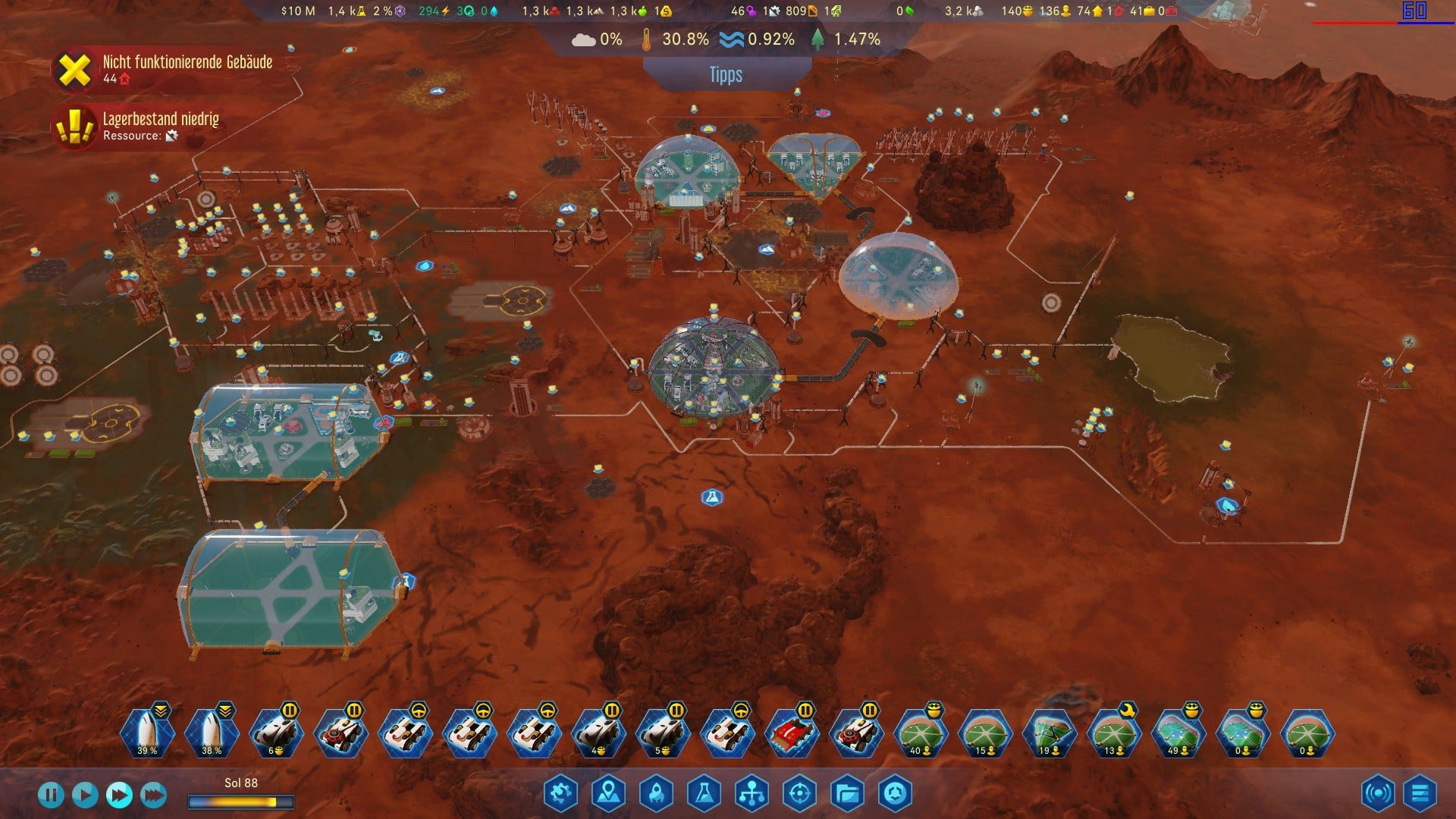Open the map overview pin icon
The image size is (1456, 819).
608,794
